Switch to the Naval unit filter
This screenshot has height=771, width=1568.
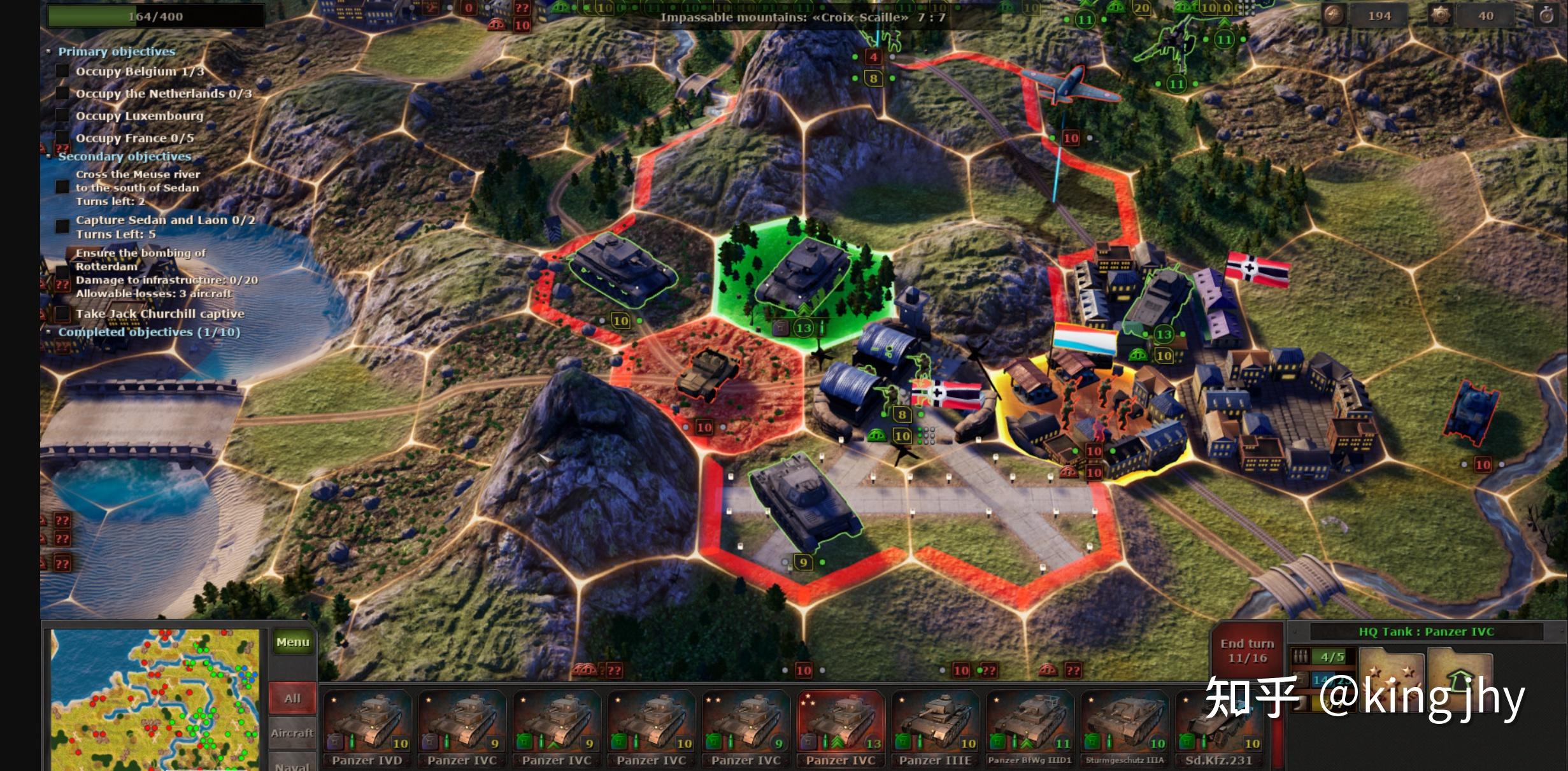coord(292,764)
